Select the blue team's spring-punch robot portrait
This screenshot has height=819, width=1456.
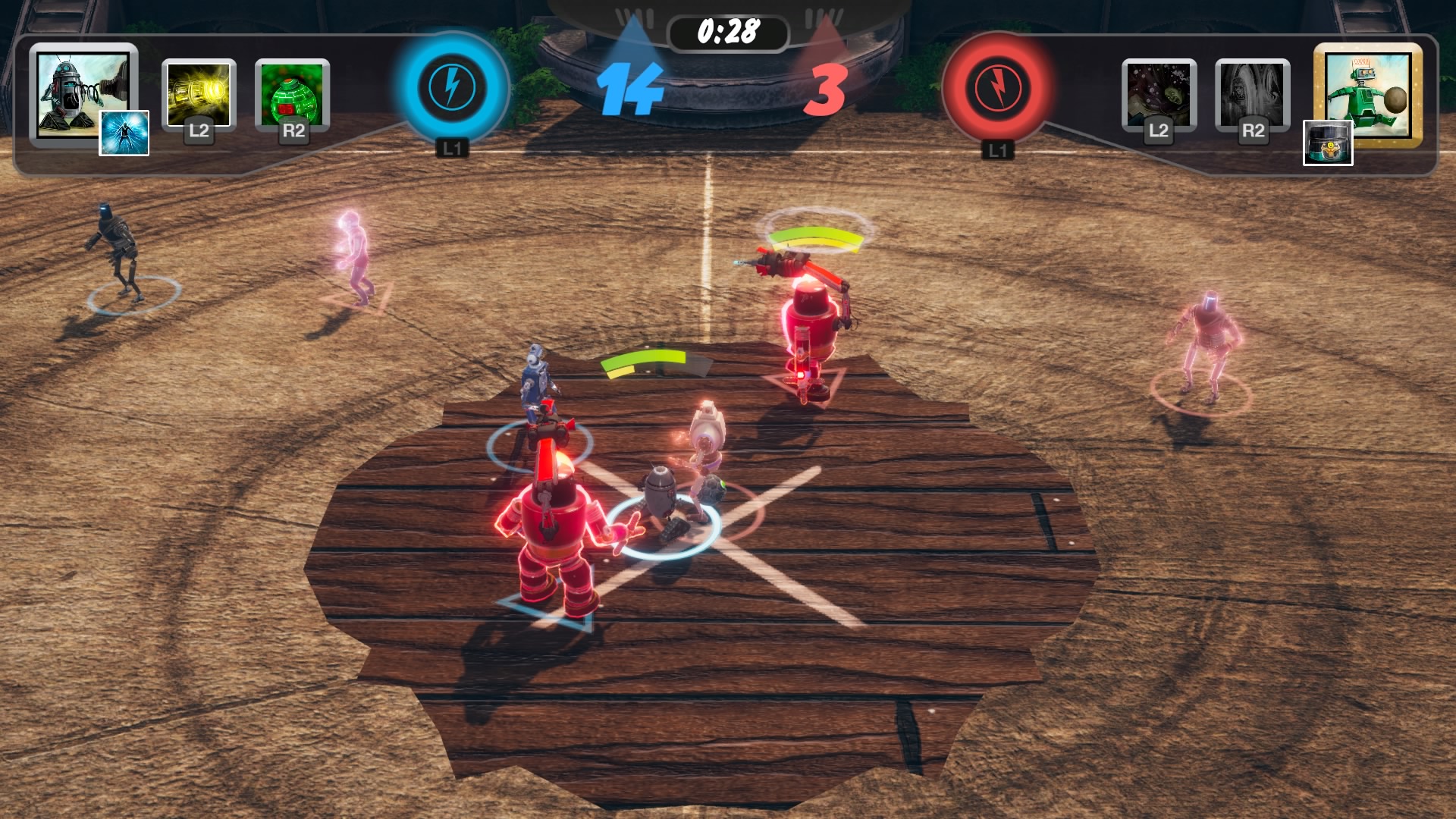tap(79, 91)
